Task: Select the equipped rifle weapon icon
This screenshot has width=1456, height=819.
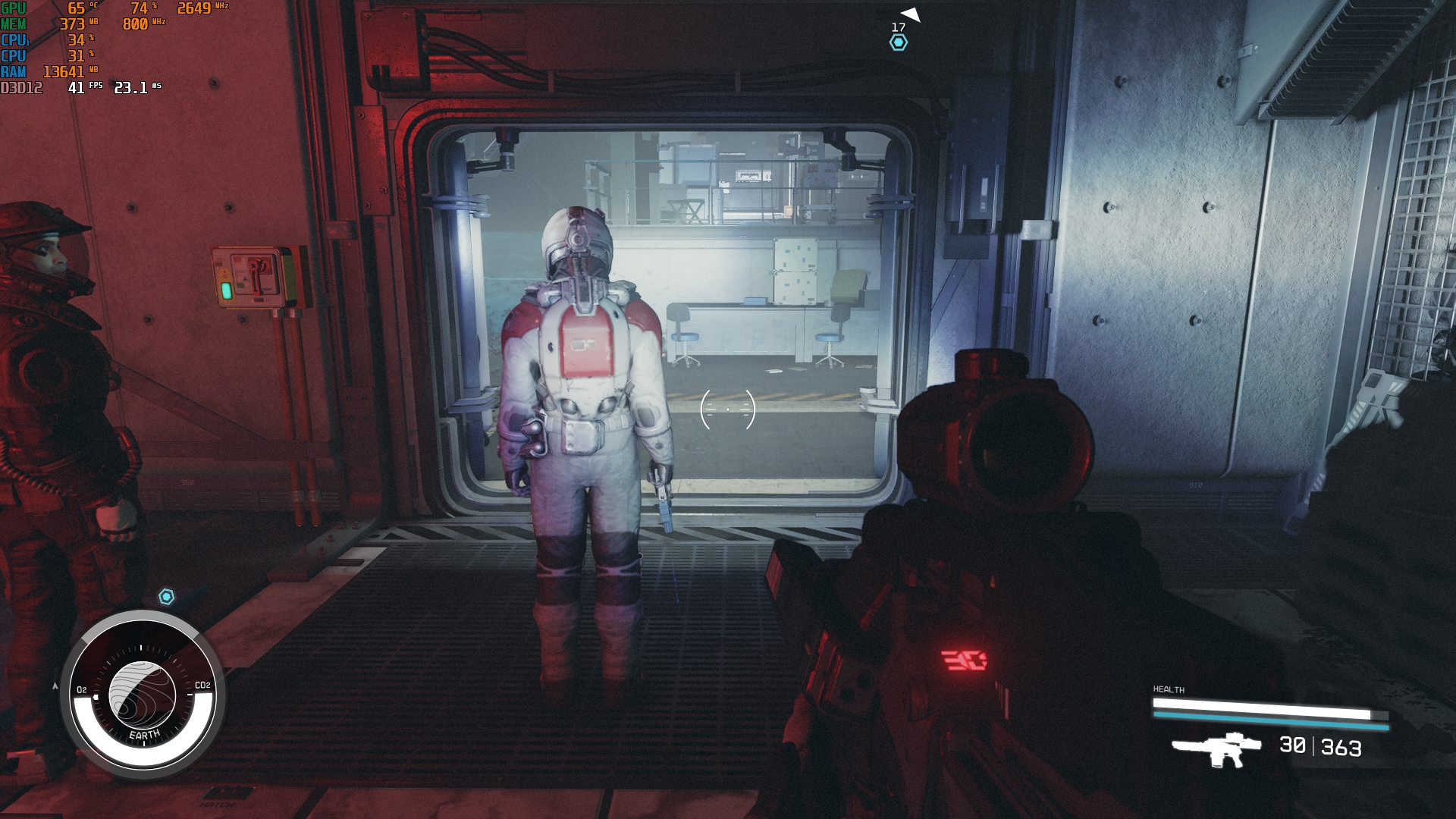Action: [1216, 748]
